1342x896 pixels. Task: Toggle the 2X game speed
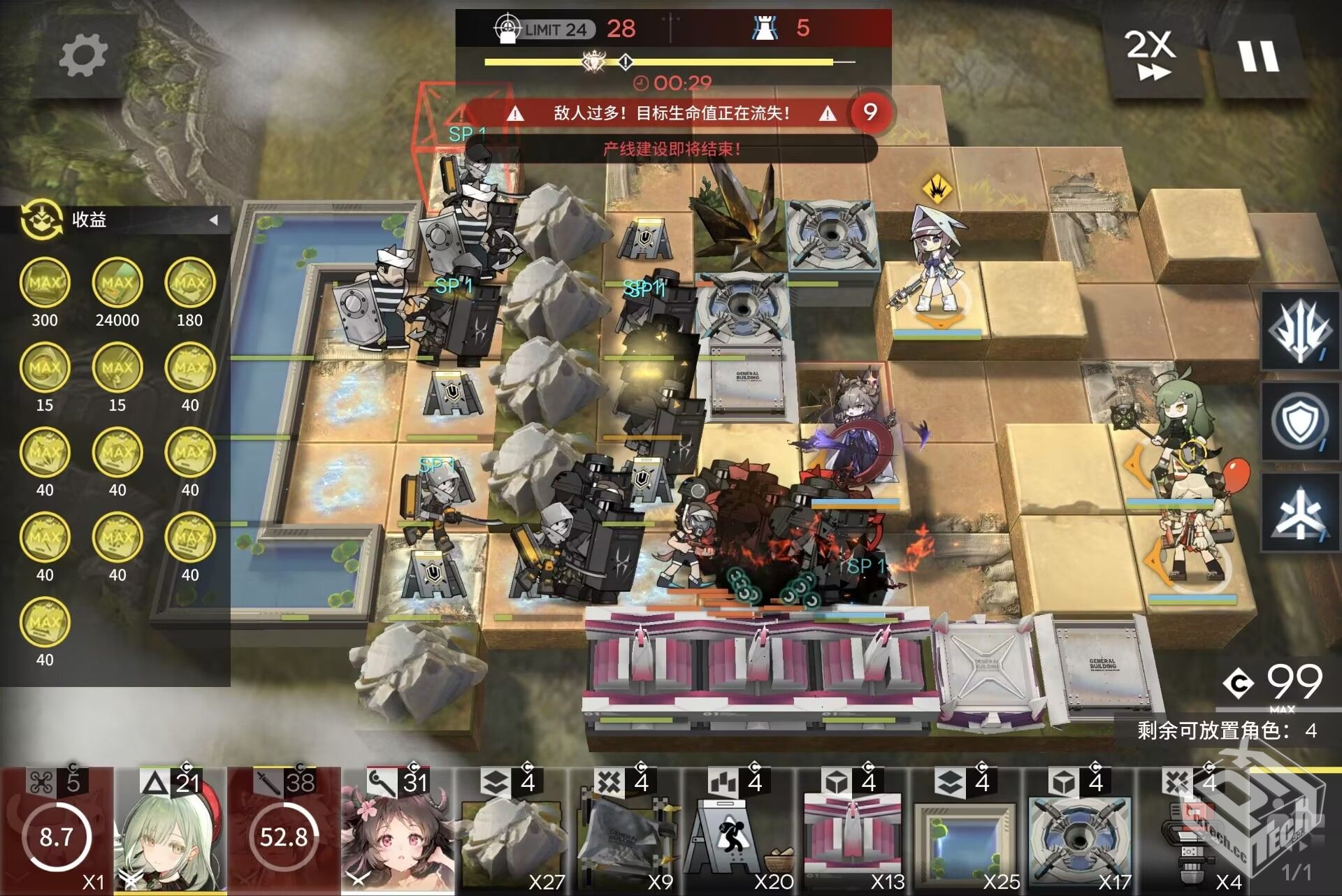pos(1150,55)
